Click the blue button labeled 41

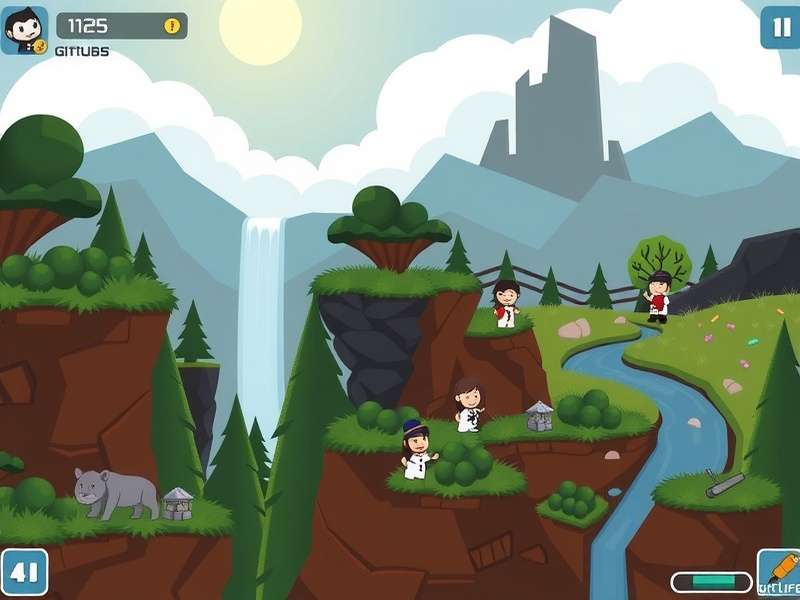[x=24, y=572]
